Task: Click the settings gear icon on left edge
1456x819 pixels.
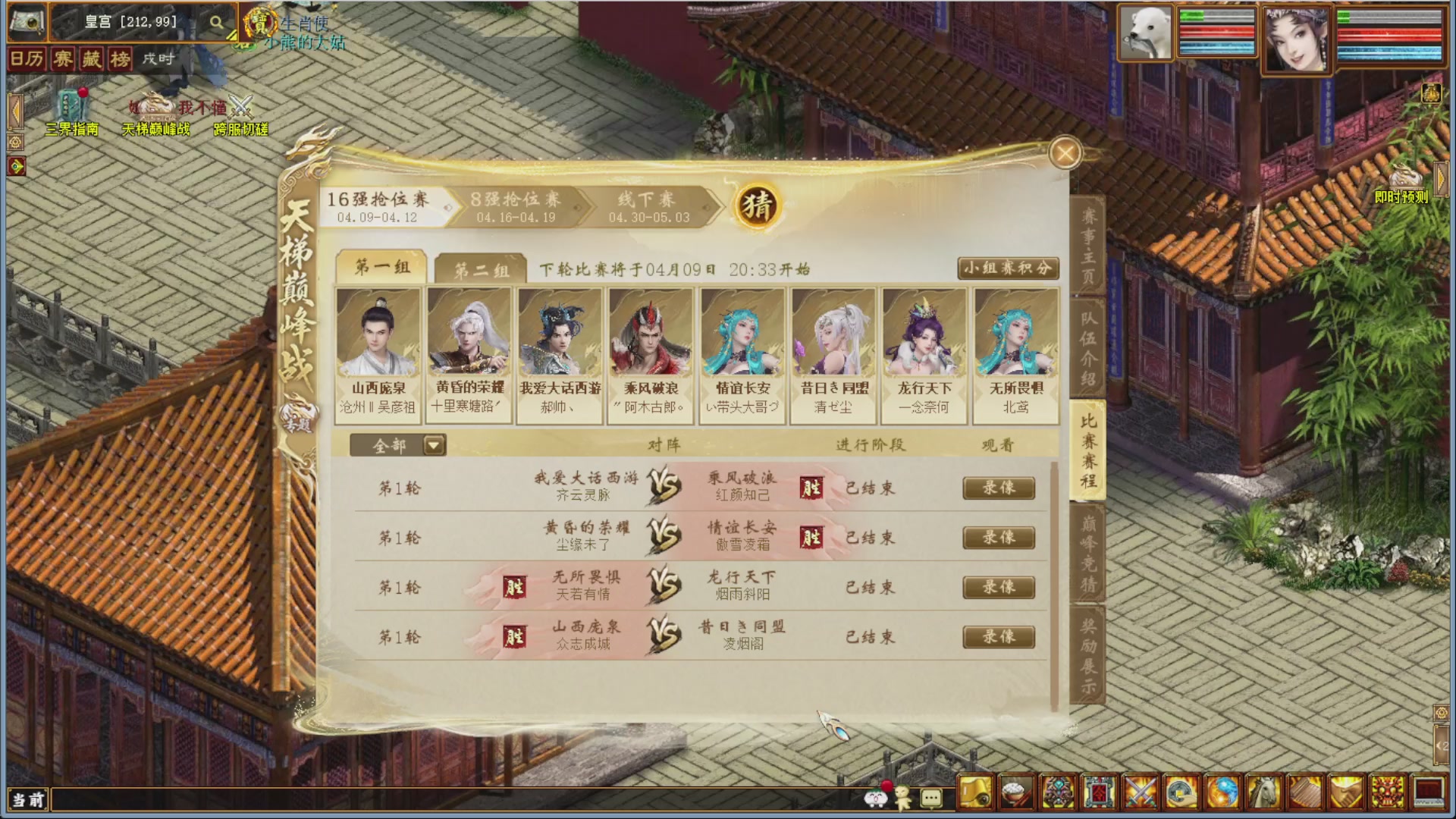Action: coord(17,143)
